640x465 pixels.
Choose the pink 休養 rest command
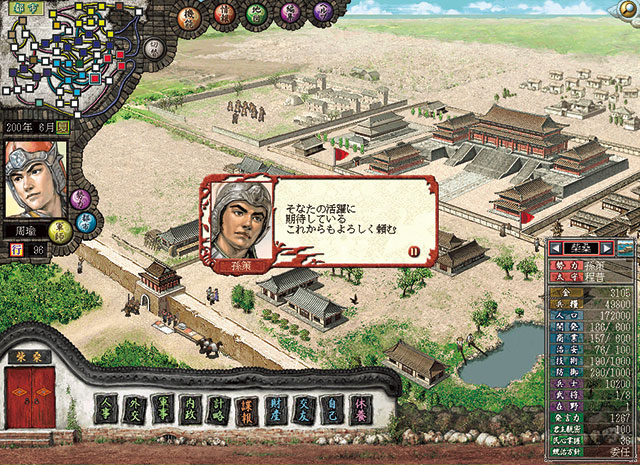coord(359,408)
